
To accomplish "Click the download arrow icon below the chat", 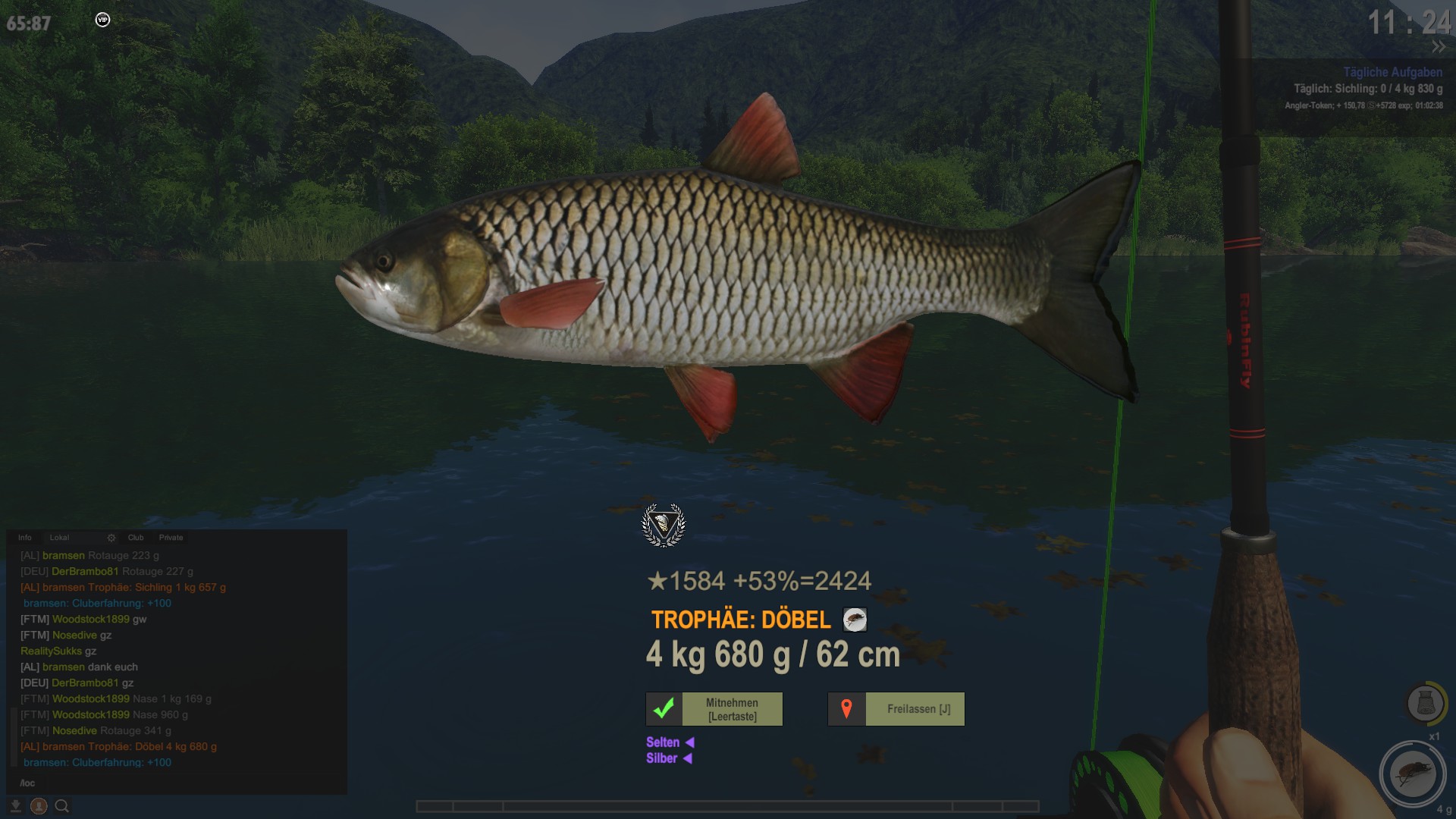I will [x=15, y=806].
